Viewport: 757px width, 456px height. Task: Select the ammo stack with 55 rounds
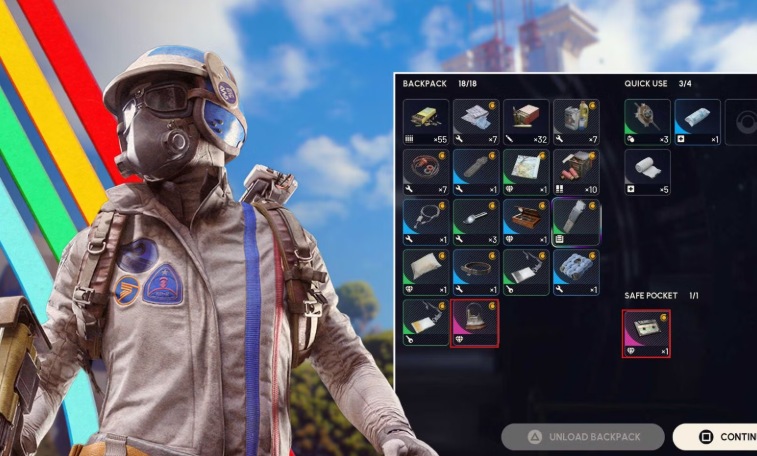click(x=426, y=122)
